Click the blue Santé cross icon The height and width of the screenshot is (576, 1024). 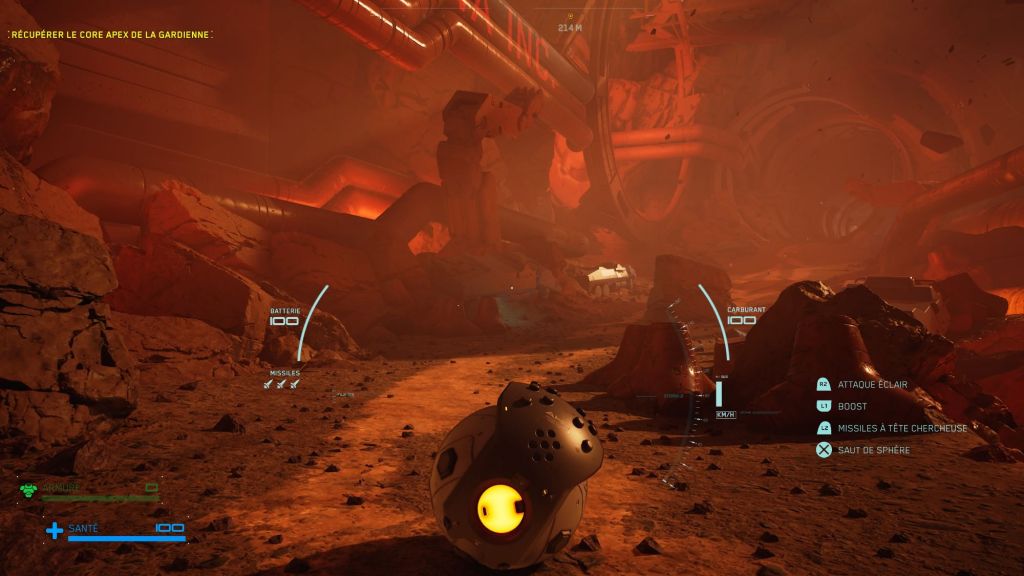coord(54,530)
